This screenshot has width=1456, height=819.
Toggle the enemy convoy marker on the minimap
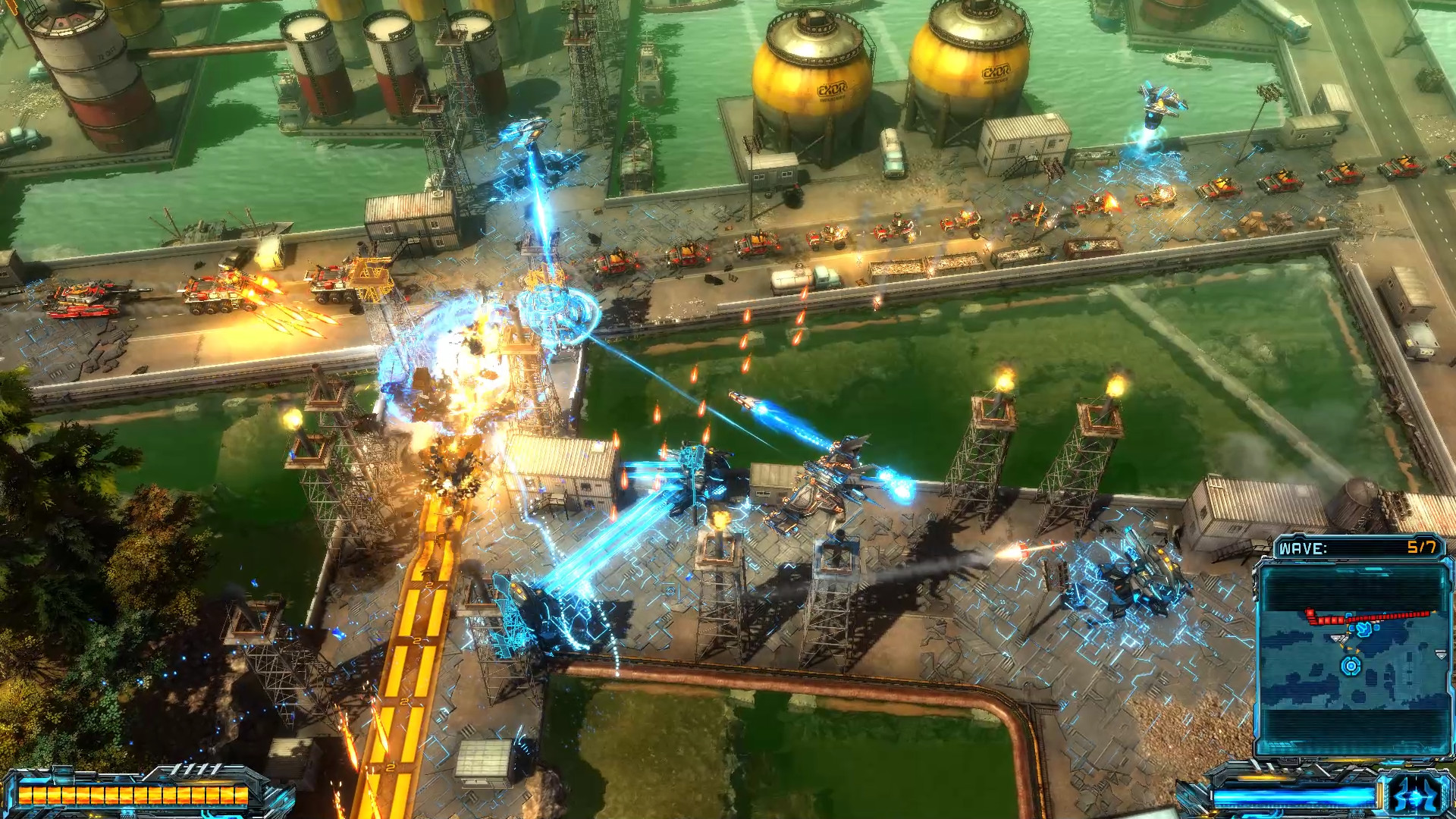1370,617
